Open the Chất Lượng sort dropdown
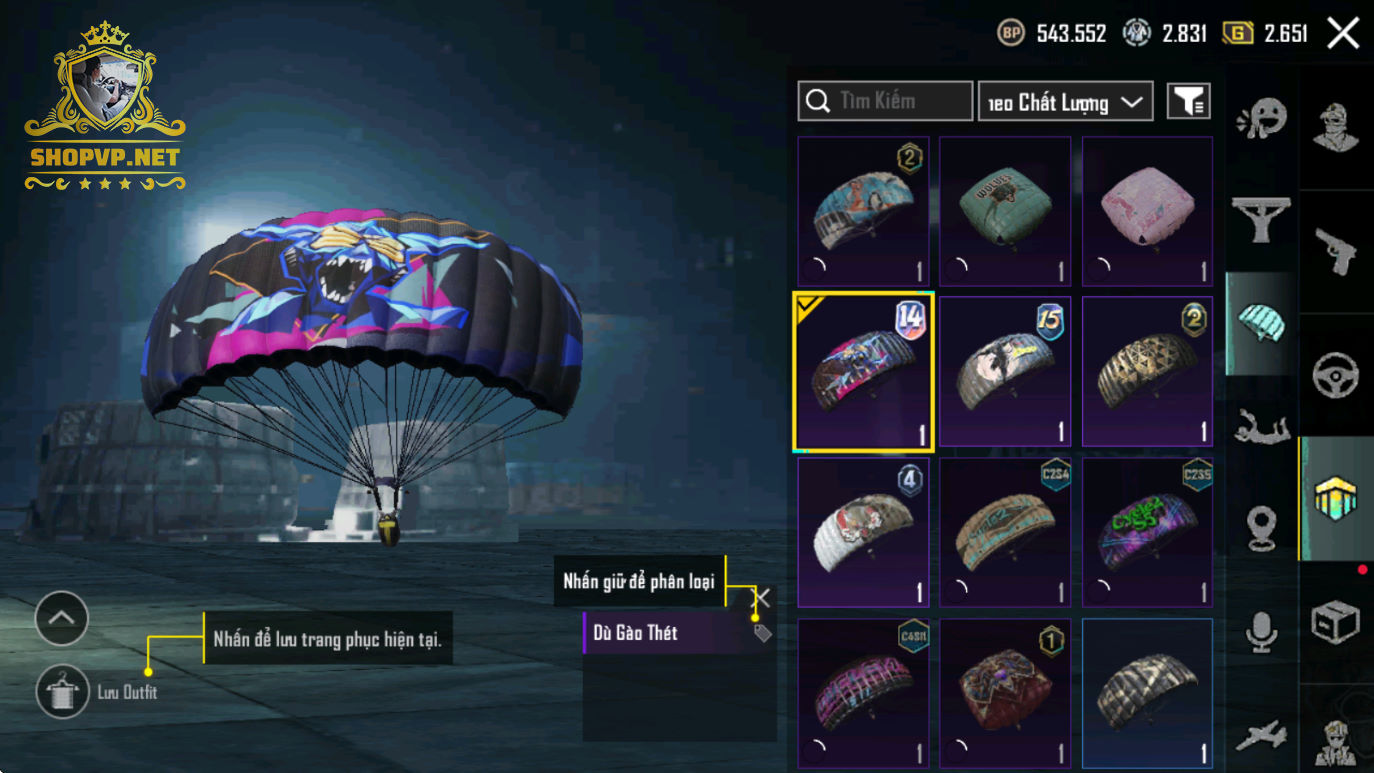Screen dimensions: 1374x773 [1065, 102]
